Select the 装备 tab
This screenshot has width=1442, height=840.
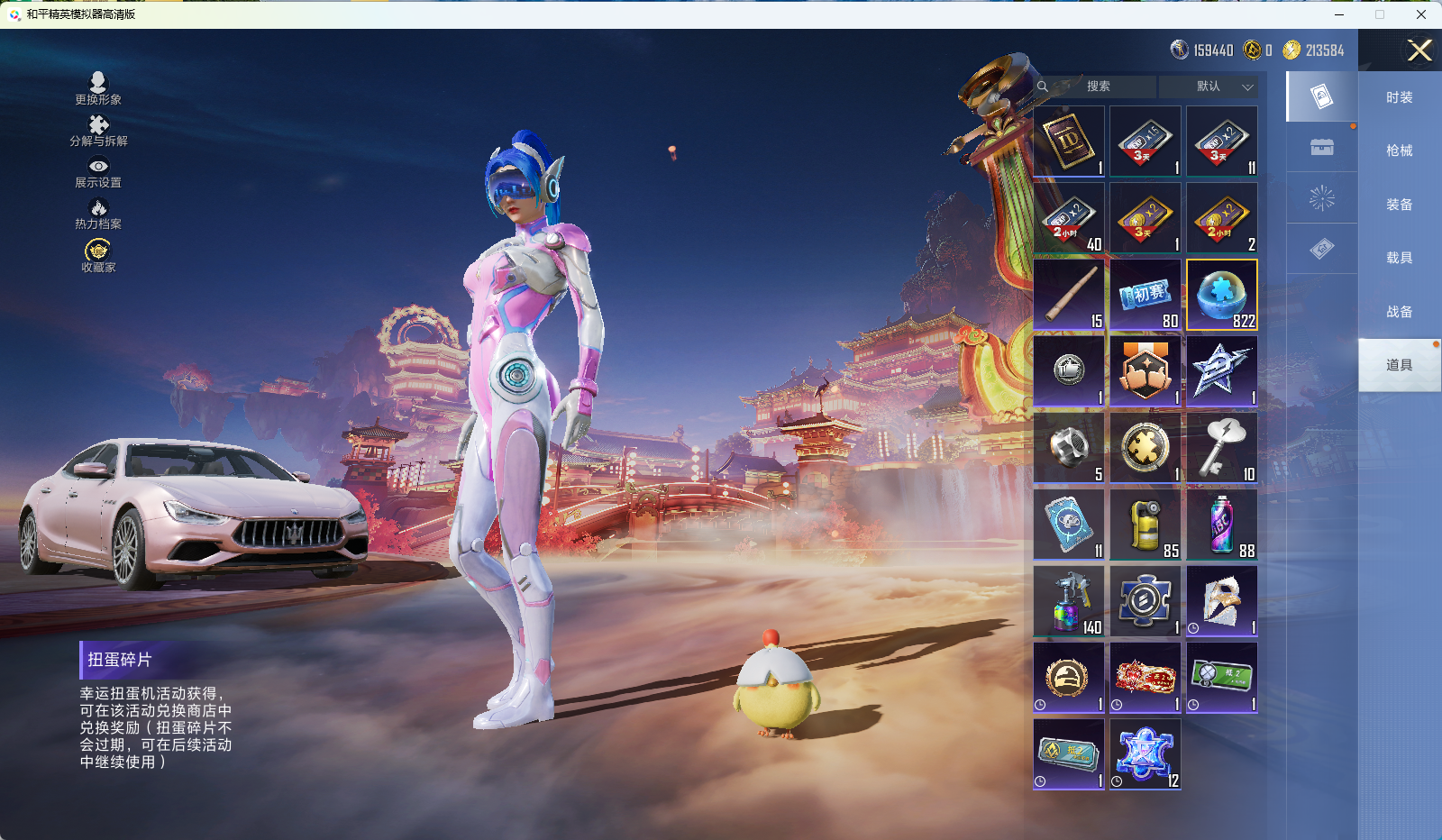point(1399,205)
